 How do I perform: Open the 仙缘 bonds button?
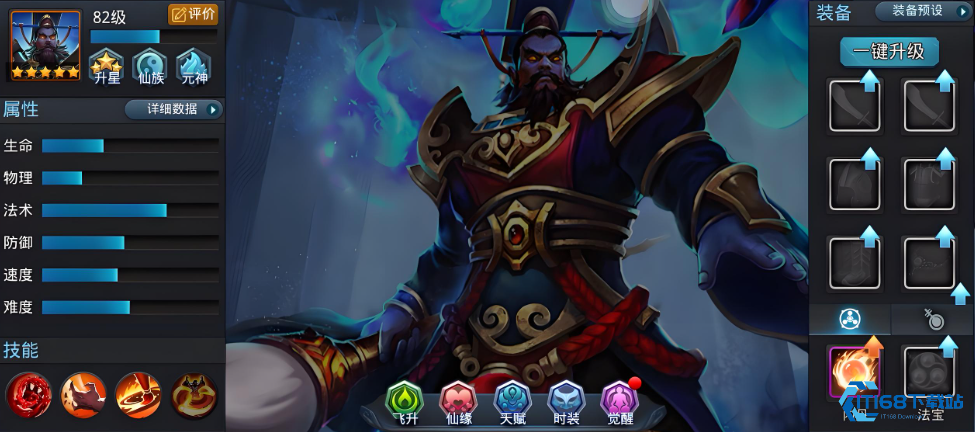click(x=459, y=402)
